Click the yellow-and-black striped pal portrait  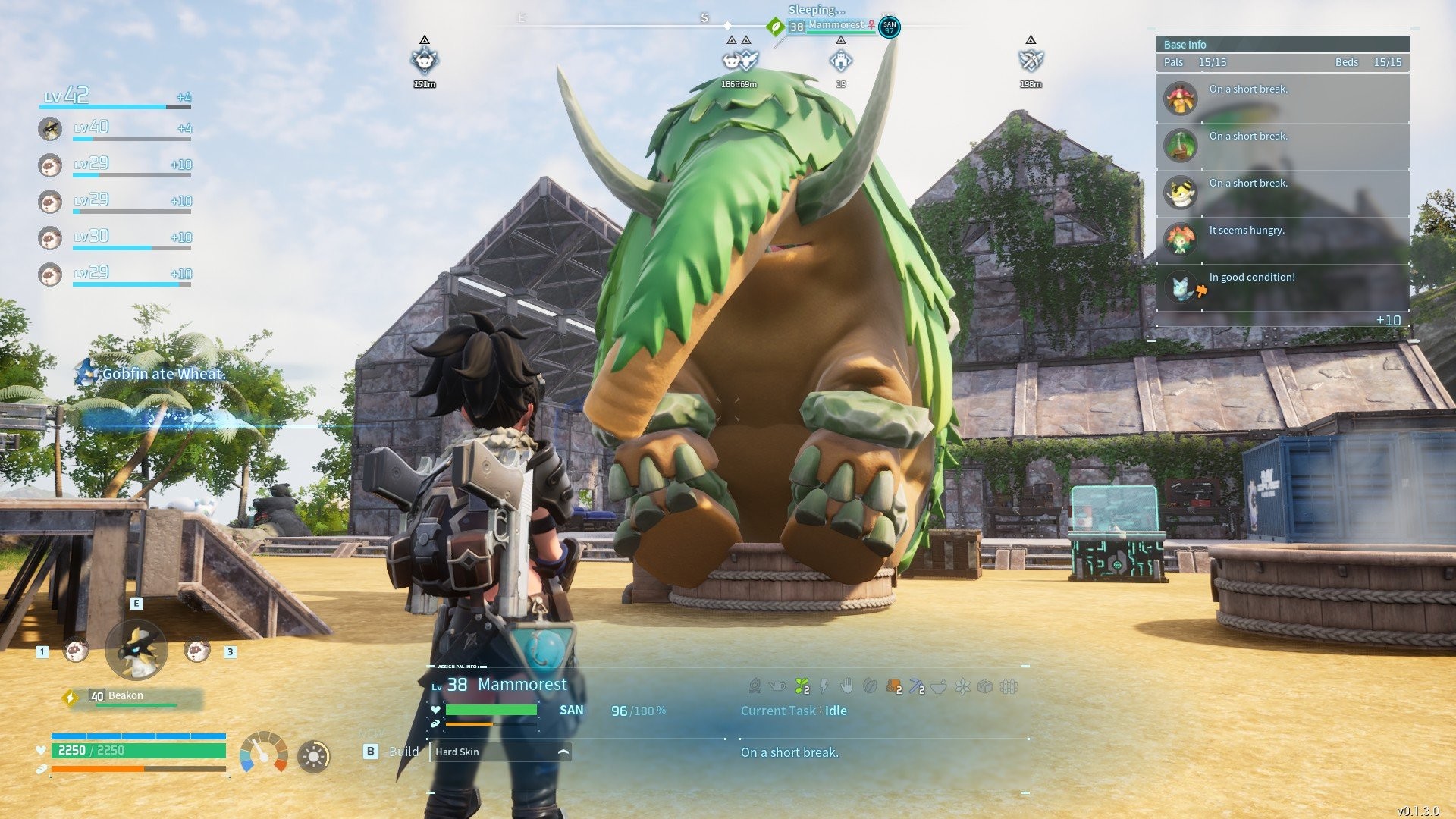1180,193
